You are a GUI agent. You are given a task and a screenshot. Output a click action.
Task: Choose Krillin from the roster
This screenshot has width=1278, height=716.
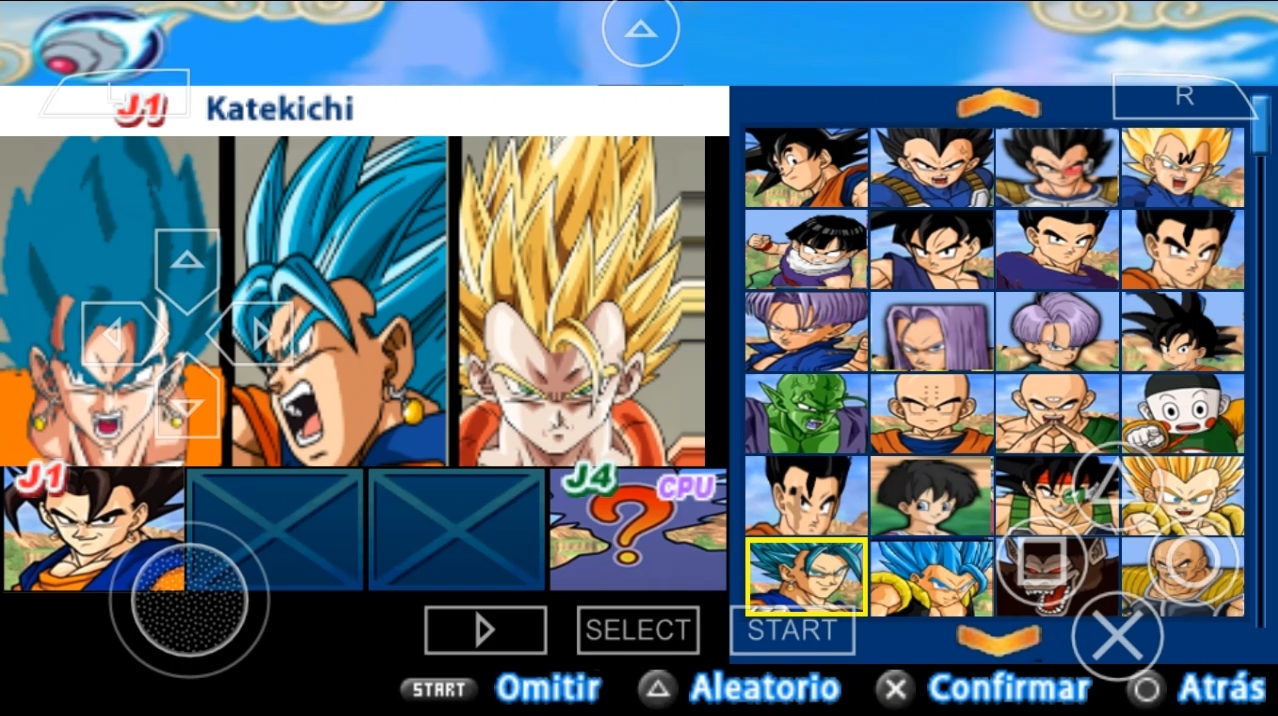click(931, 413)
